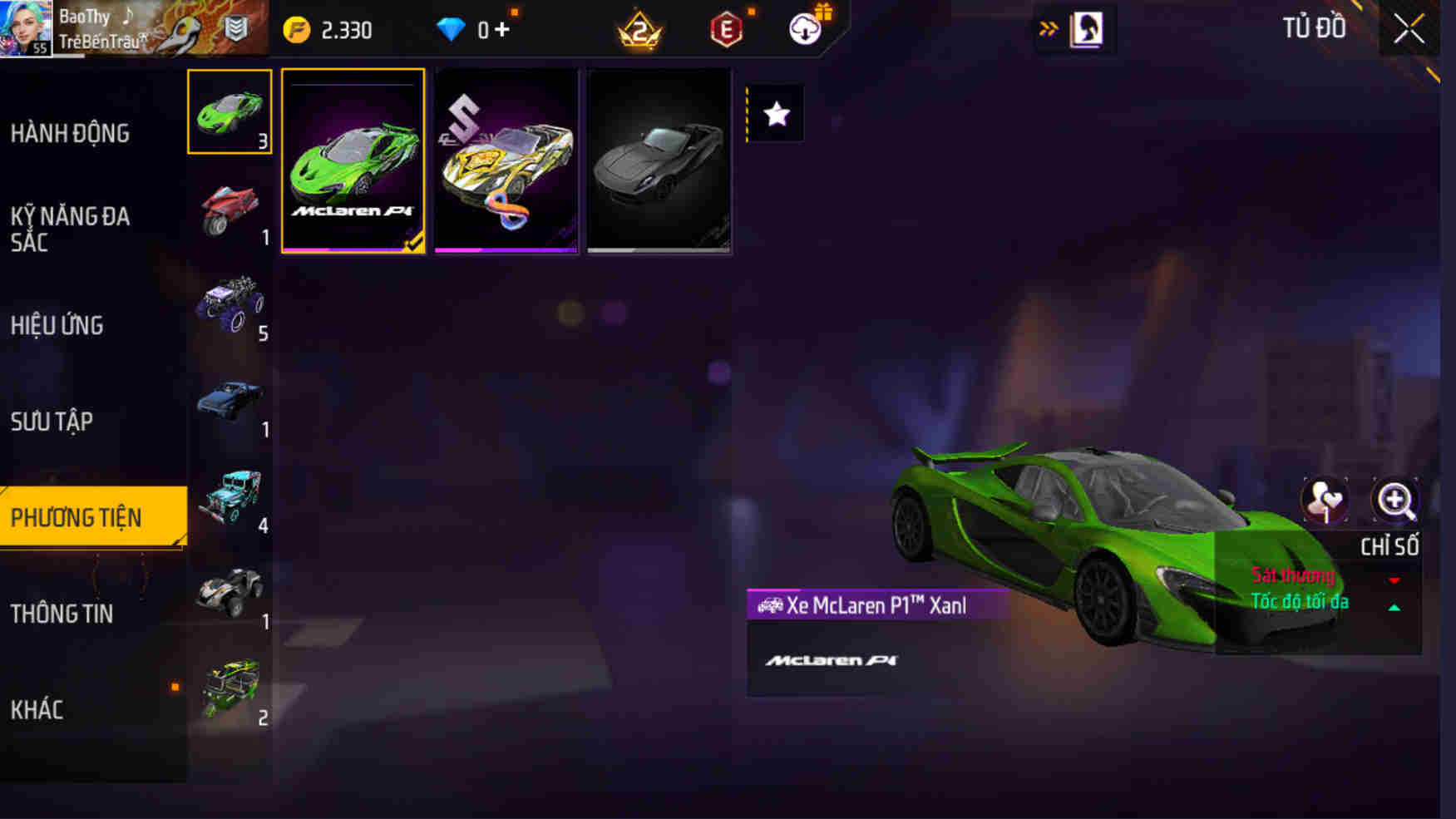The height and width of the screenshot is (819, 1456).
Task: Open the cloud download gift icon
Action: (x=803, y=28)
